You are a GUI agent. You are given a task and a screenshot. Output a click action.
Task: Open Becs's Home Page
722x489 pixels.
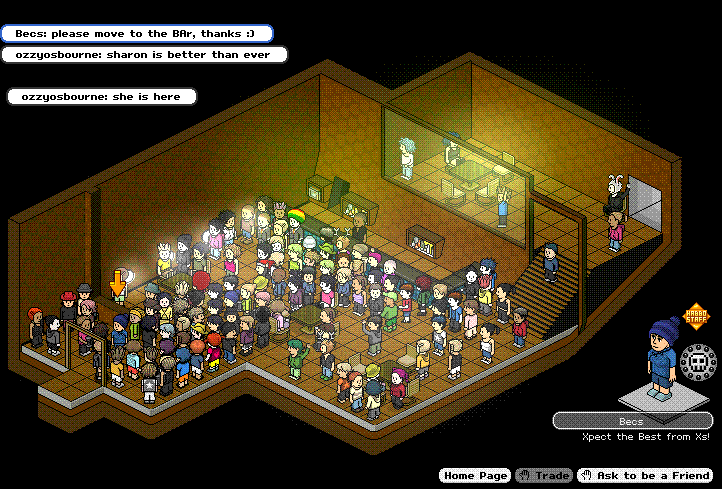(x=474, y=476)
